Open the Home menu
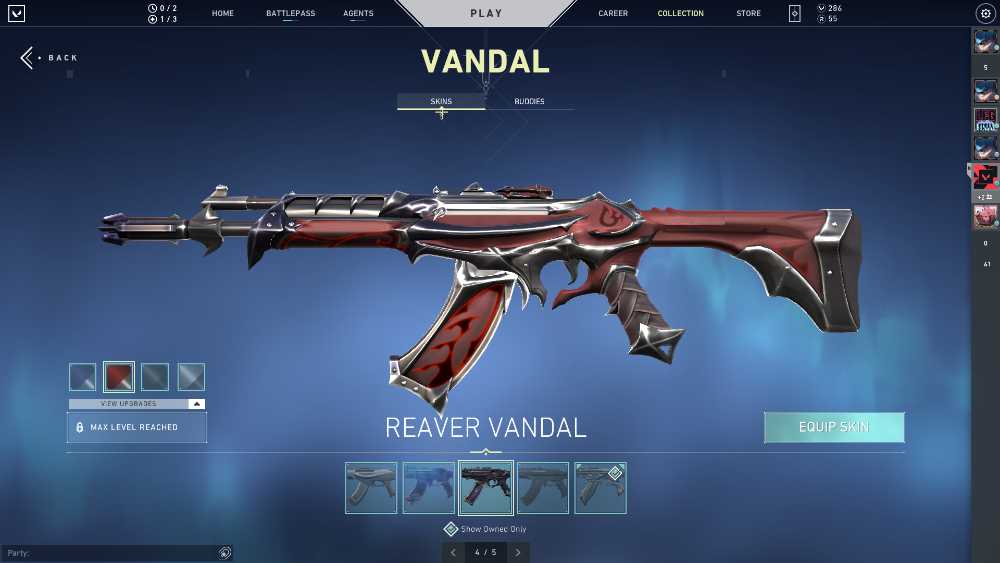Screen dimensions: 1000x563 pos(223,14)
